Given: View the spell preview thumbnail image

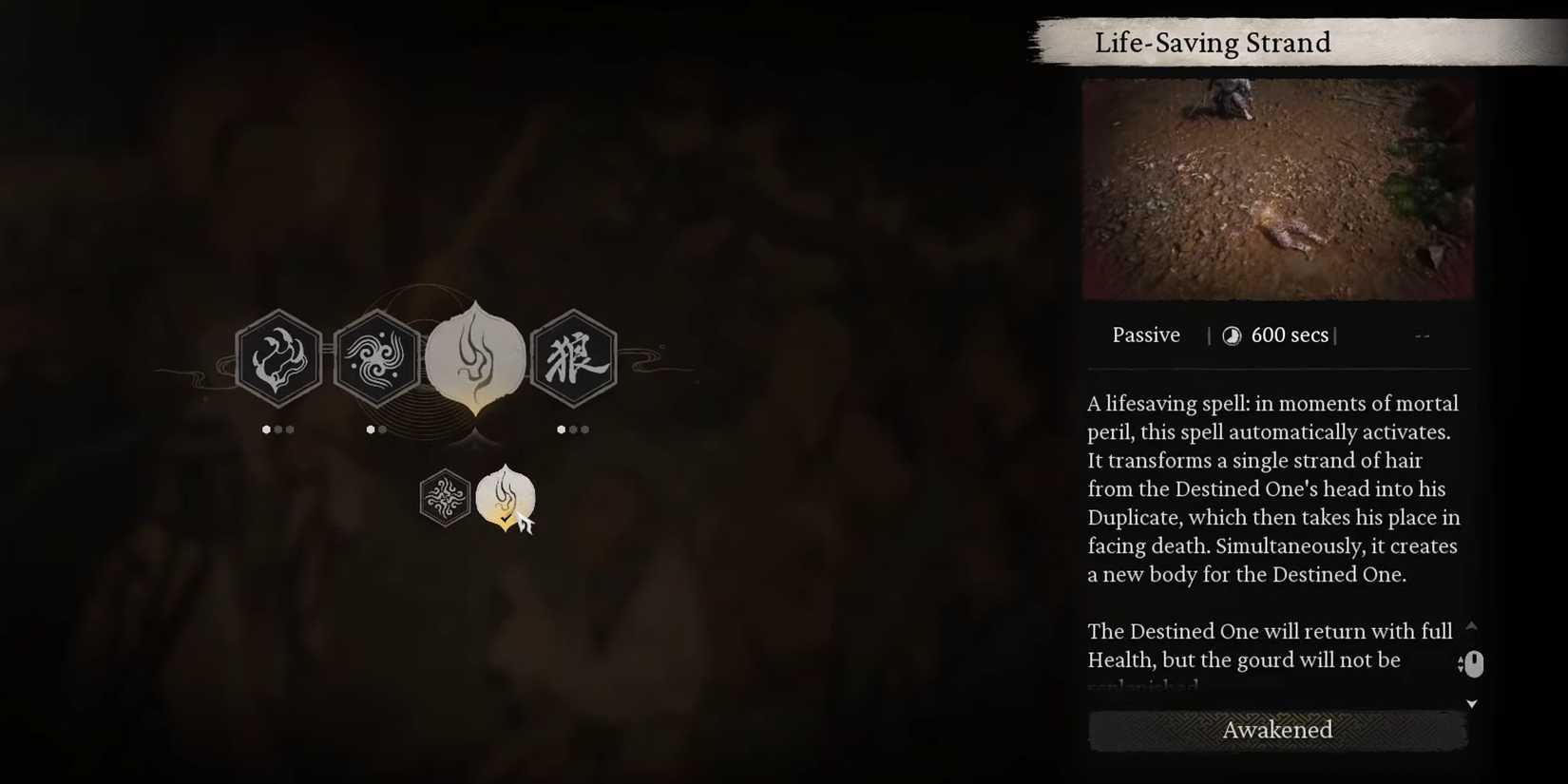Looking at the screenshot, I should [x=1277, y=188].
